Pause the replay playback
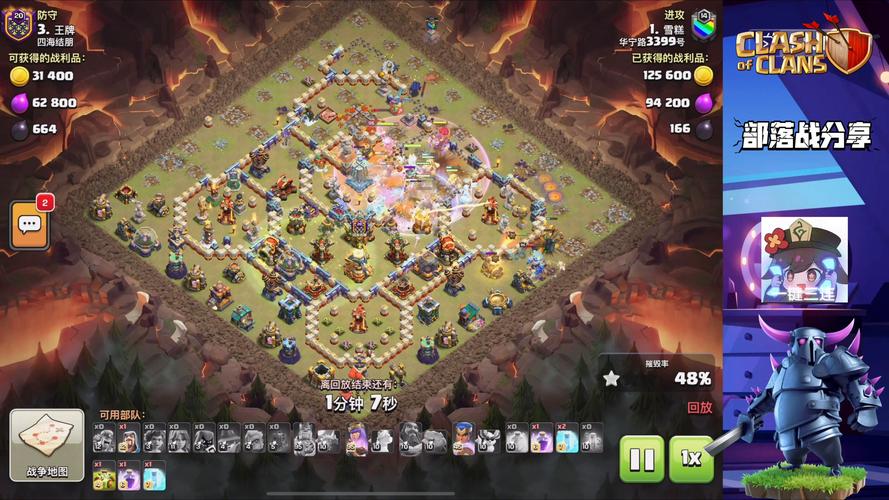889x500 pixels. [642, 459]
